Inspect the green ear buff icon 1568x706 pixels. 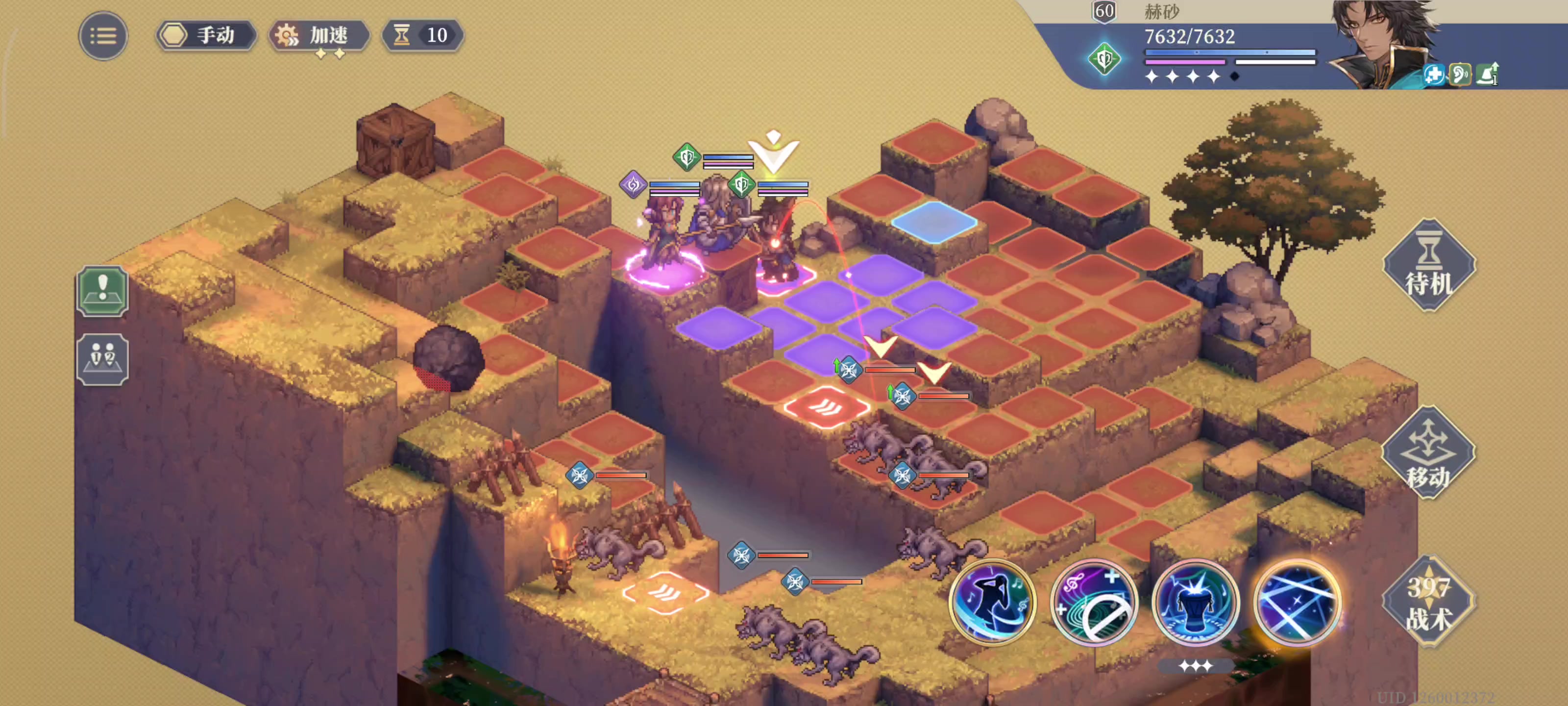(1460, 75)
